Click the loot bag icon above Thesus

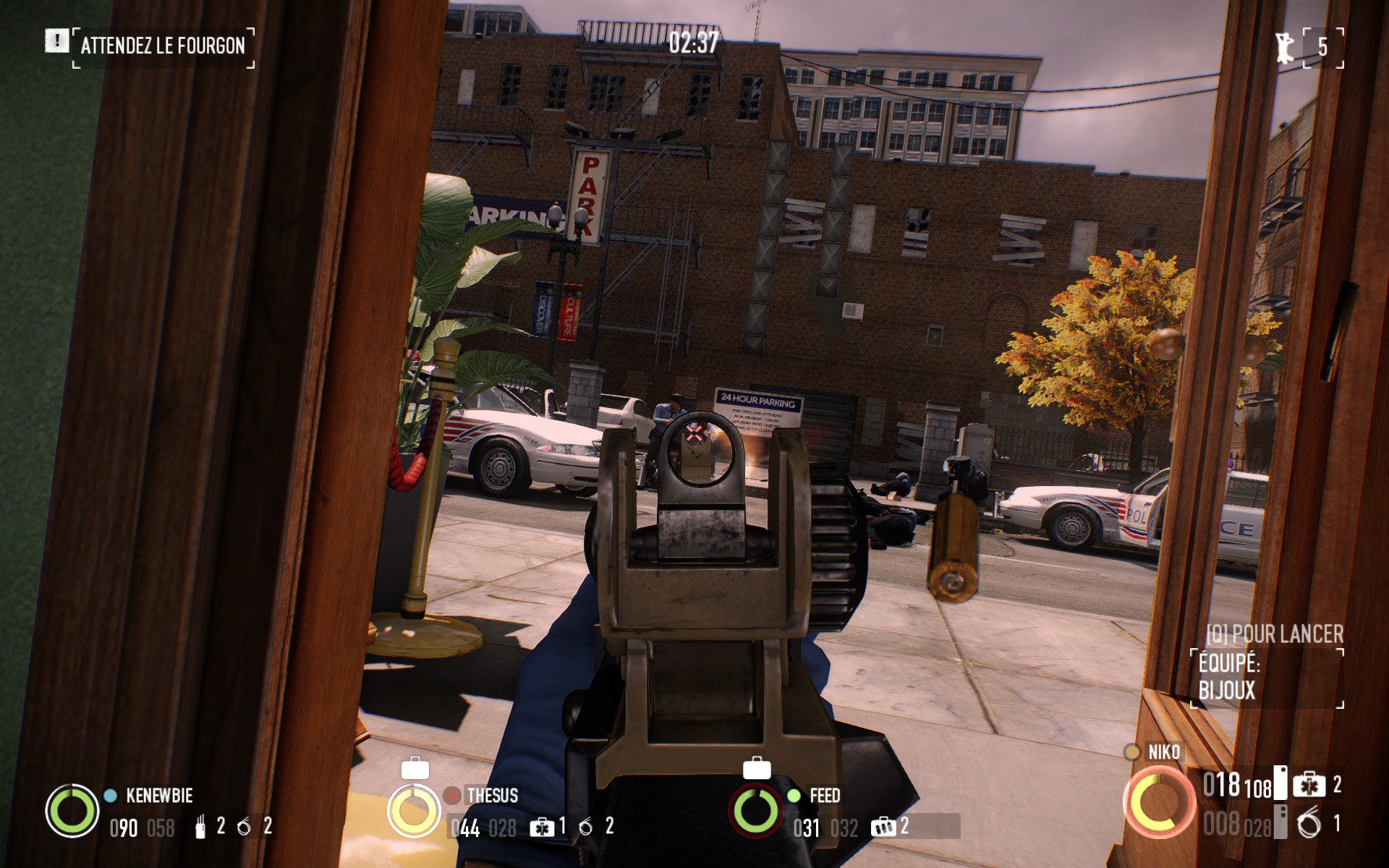415,768
